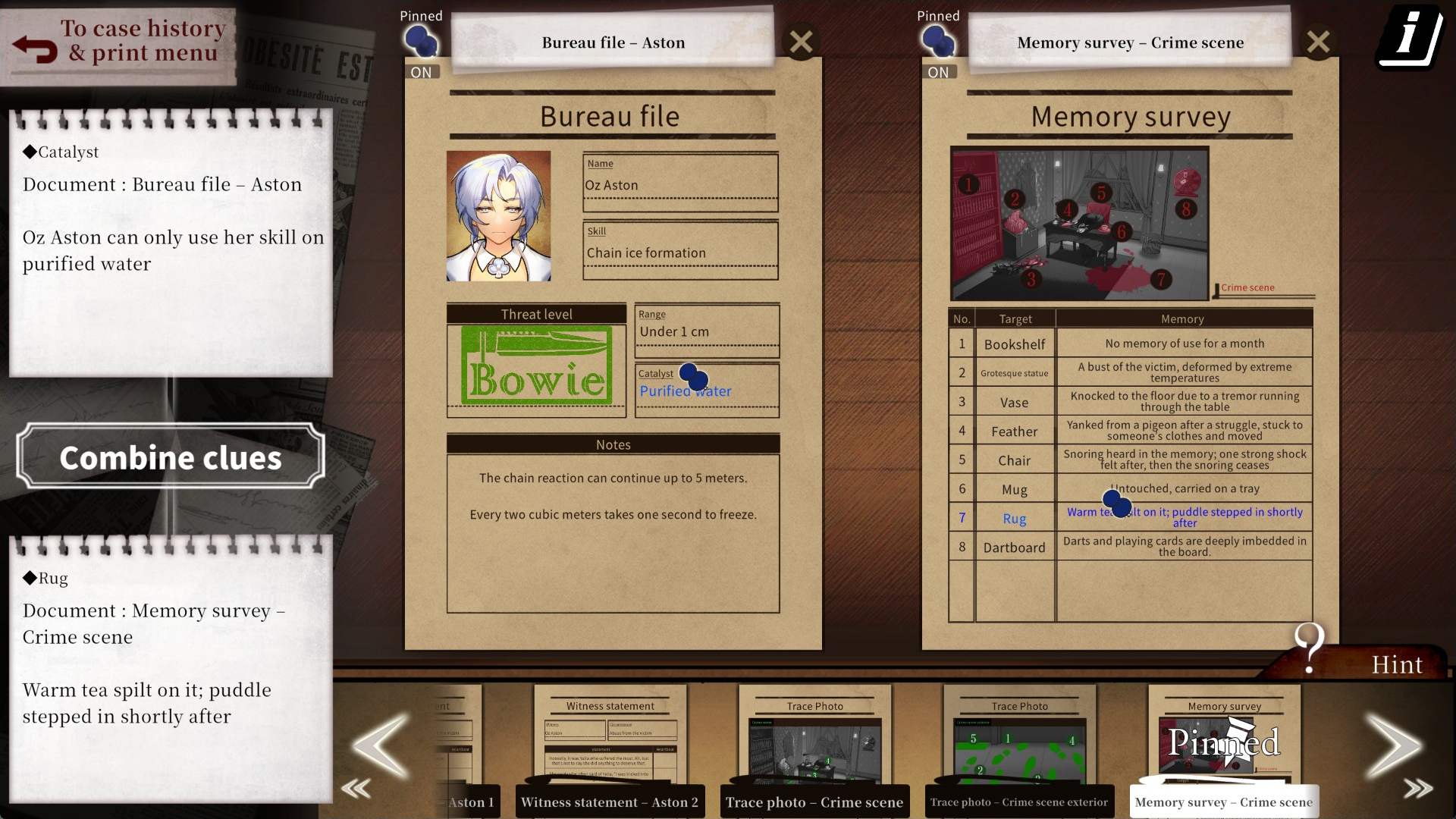Viewport: 1456px width, 819px height.
Task: Select the pinned Memory survey – Crime scene thumbnail
Action: pyautogui.click(x=1224, y=747)
